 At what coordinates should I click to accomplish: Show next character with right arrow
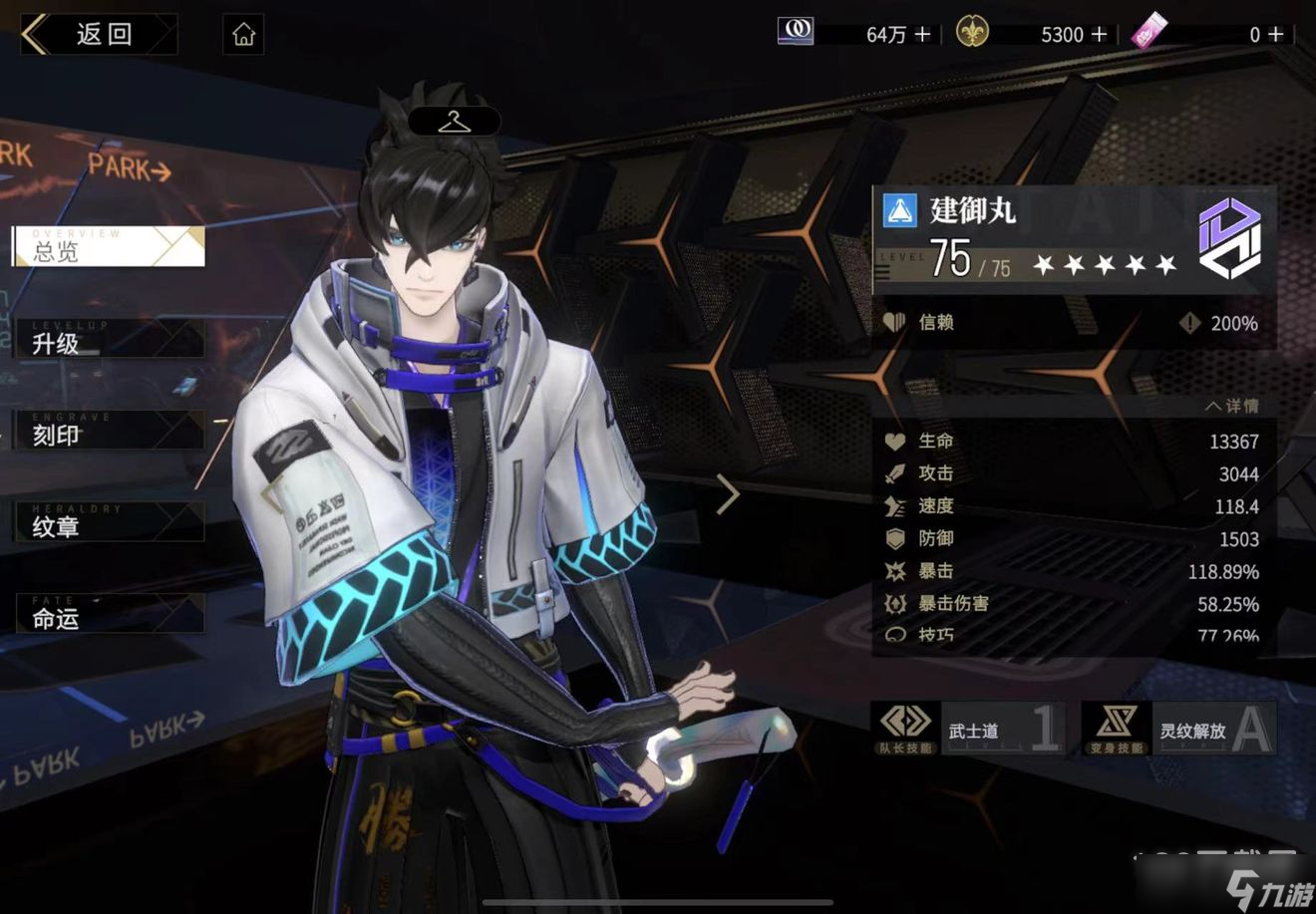click(x=728, y=495)
